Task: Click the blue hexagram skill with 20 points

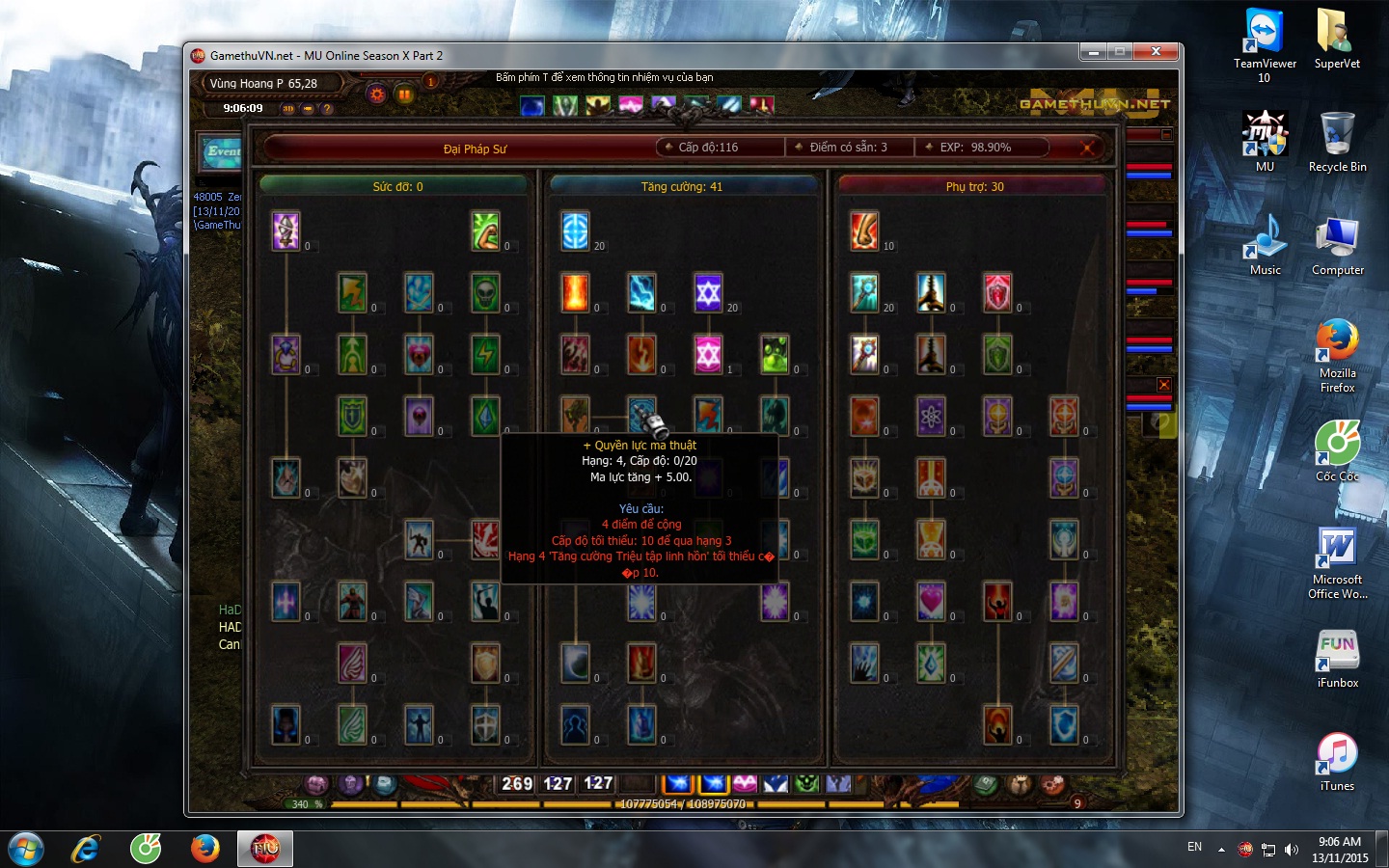Action: coord(708,293)
